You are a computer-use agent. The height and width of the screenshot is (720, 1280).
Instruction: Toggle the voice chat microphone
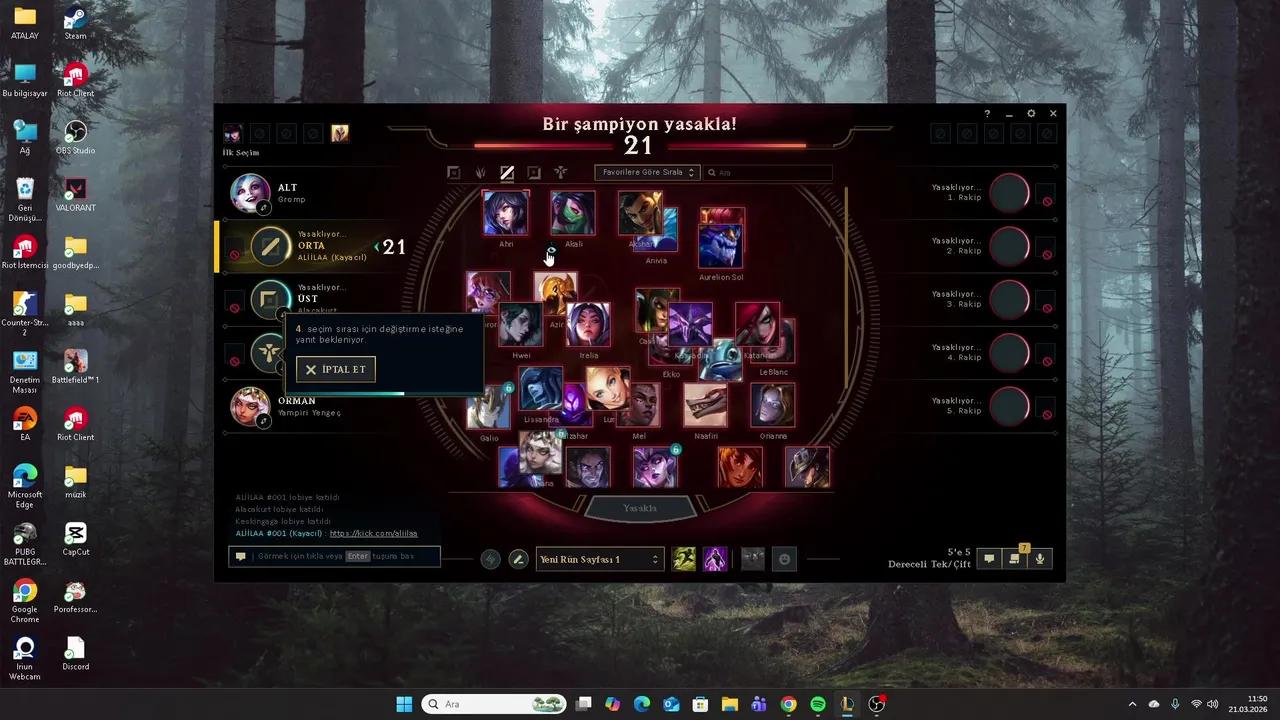click(x=1039, y=558)
